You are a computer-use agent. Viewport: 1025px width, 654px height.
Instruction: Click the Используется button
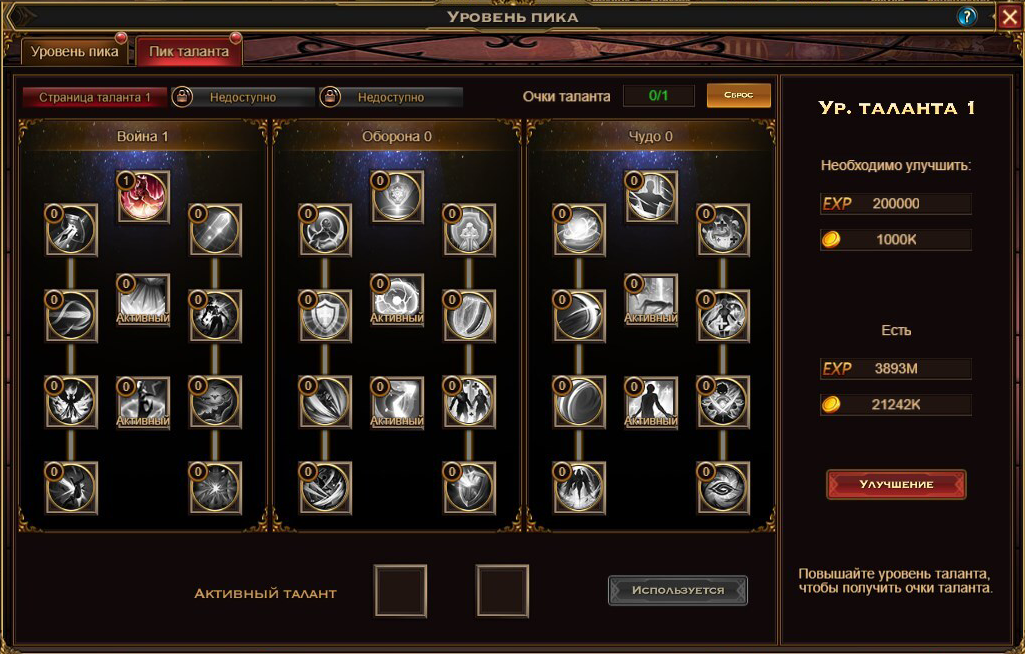click(x=678, y=590)
